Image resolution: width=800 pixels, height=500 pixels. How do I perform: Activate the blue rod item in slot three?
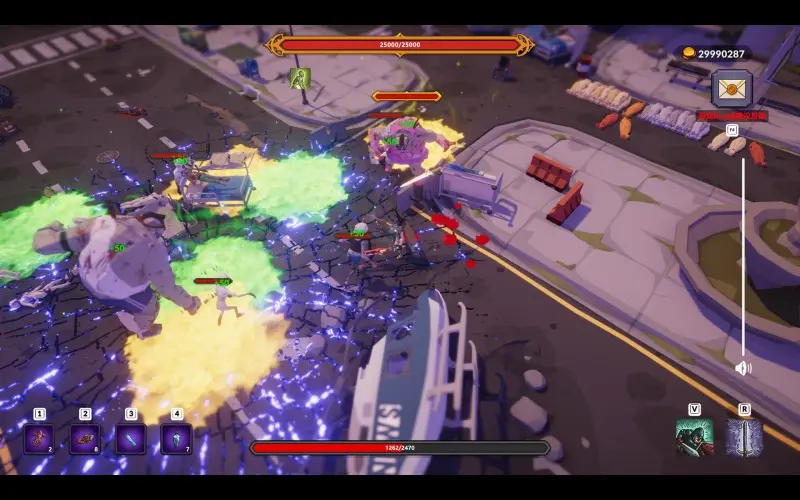[x=131, y=439]
